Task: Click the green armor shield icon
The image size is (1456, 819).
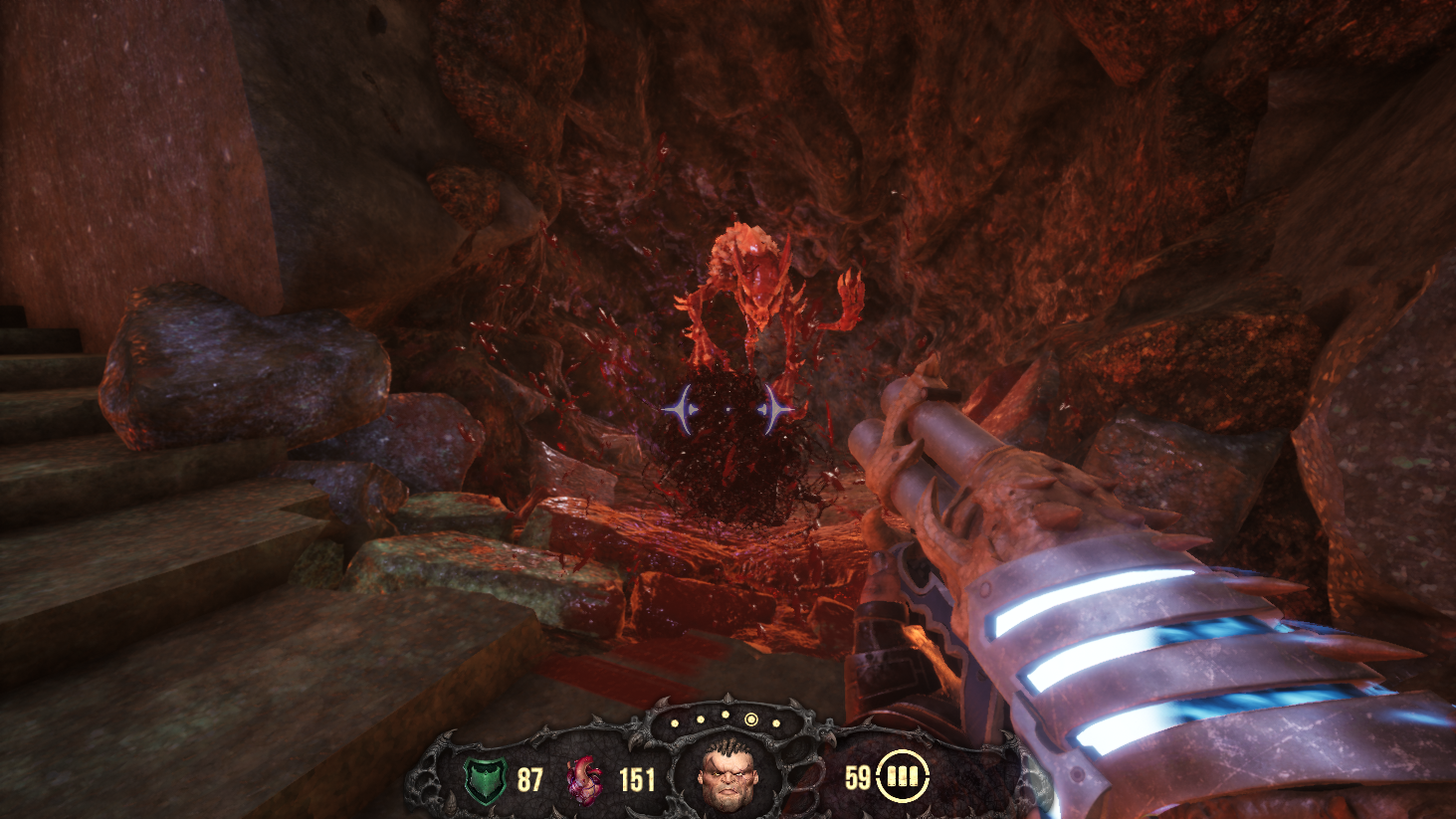Action: pyautogui.click(x=486, y=779)
